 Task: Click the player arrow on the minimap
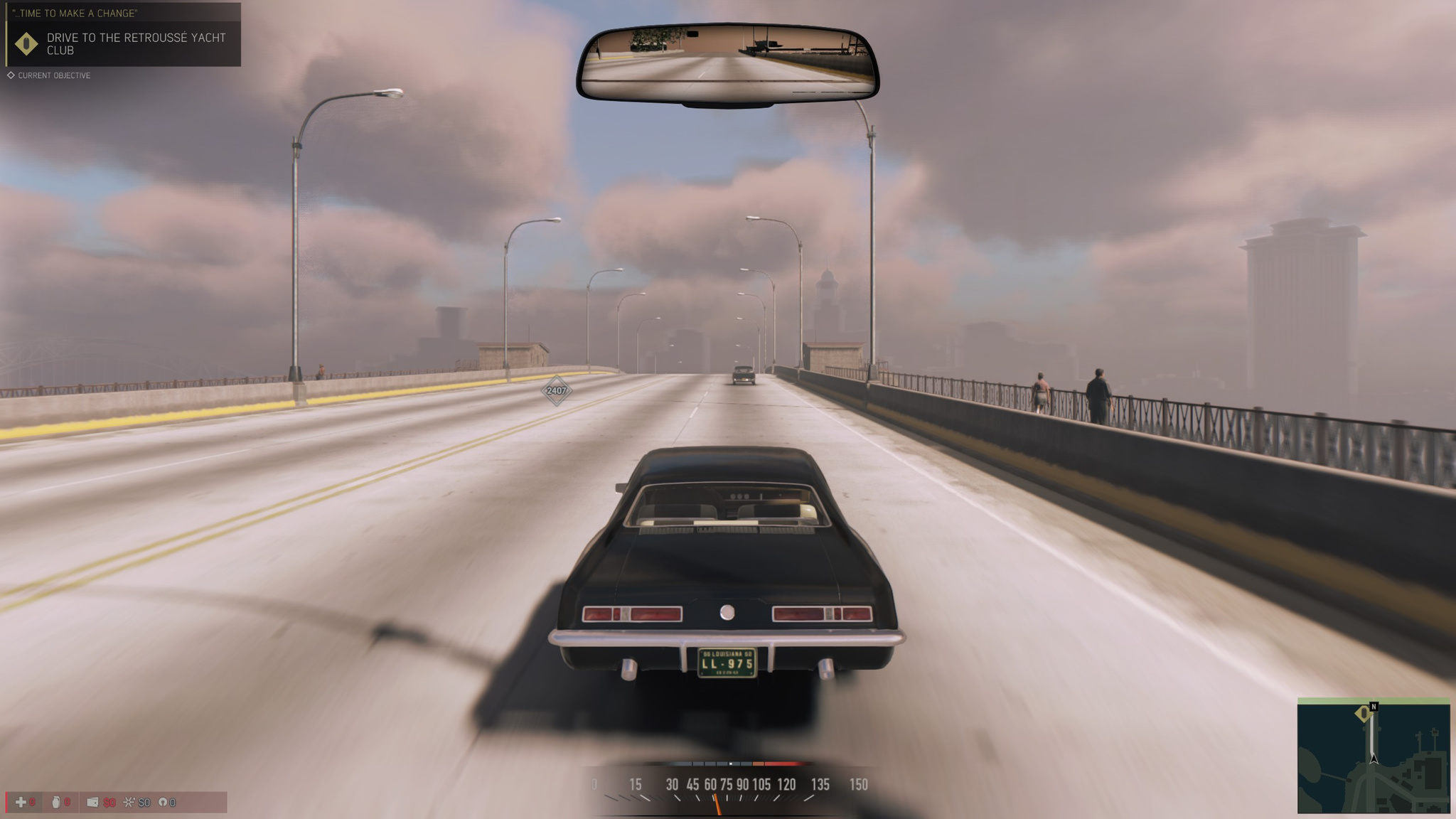tap(1374, 759)
